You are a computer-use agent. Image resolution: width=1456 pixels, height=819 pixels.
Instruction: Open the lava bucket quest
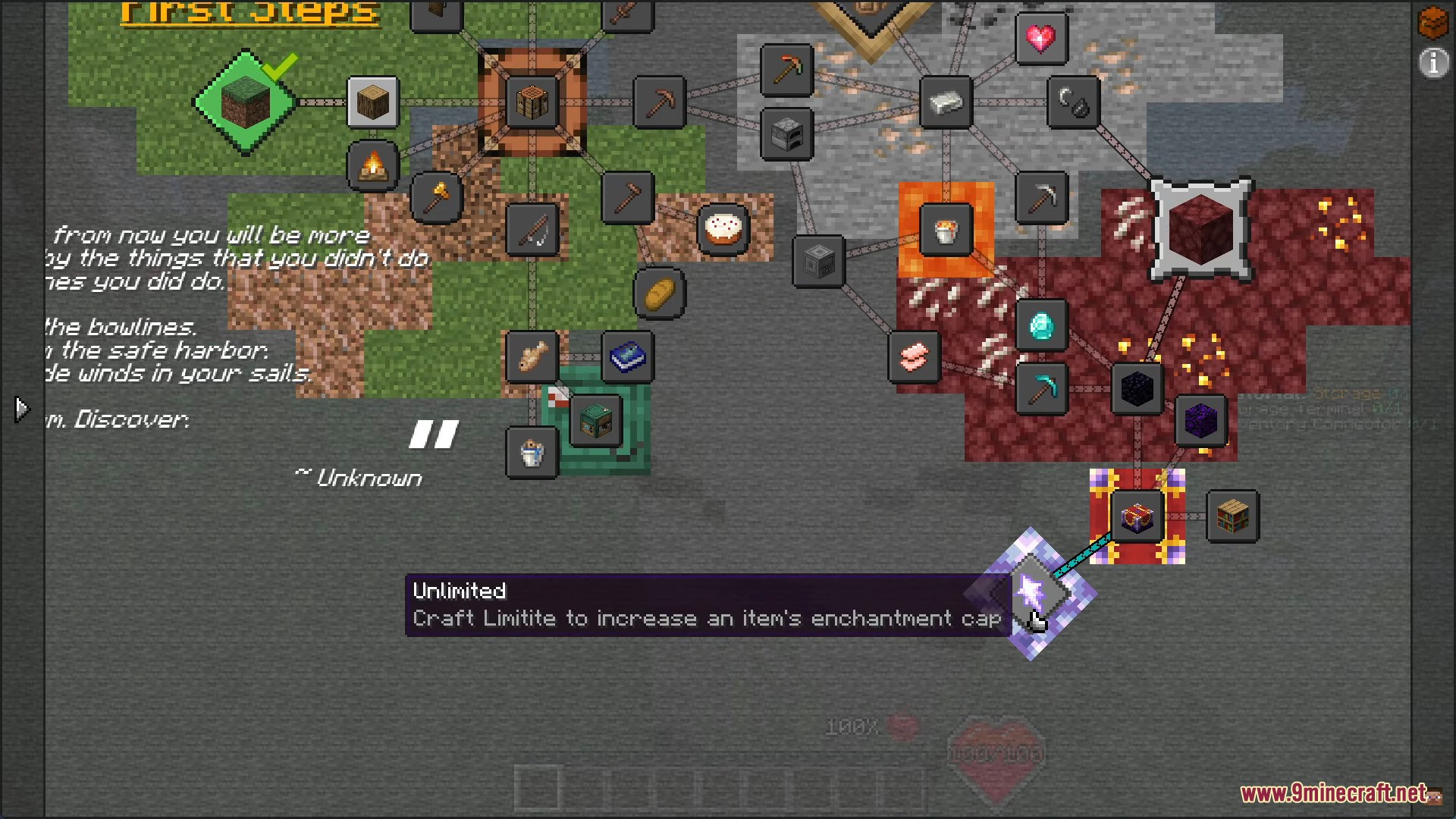pos(946,230)
